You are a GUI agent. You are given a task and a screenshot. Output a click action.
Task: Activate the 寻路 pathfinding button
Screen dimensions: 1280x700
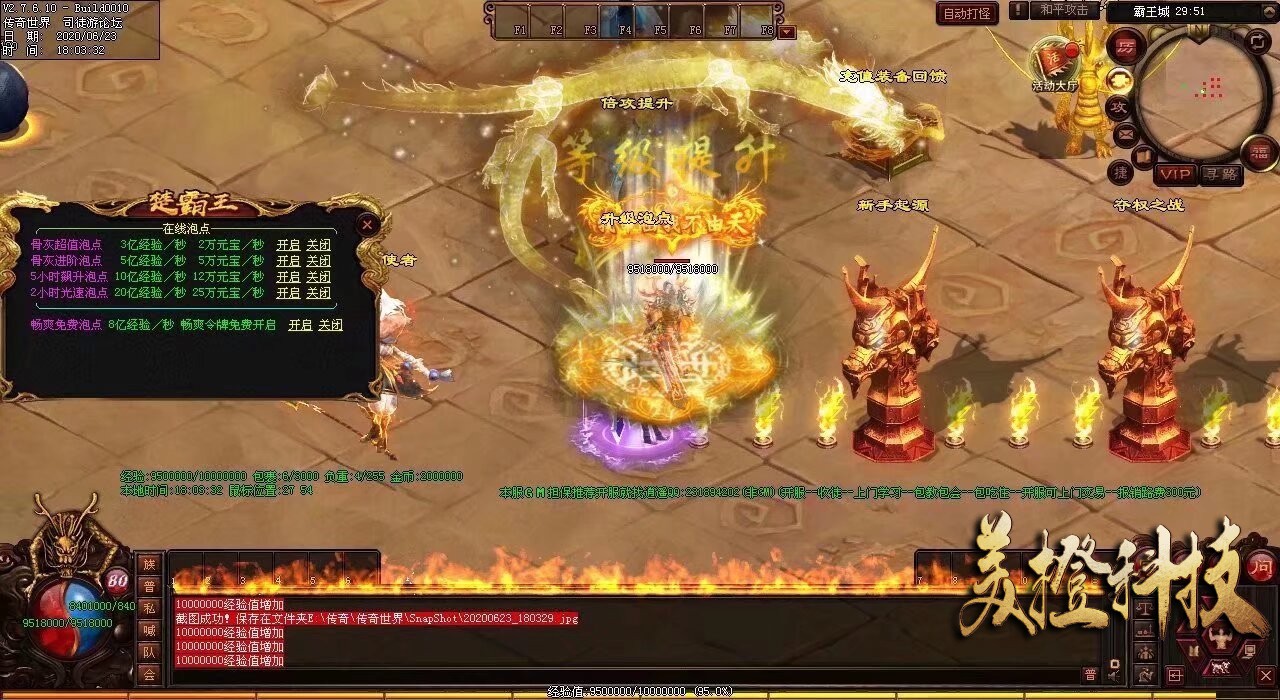(x=1220, y=174)
